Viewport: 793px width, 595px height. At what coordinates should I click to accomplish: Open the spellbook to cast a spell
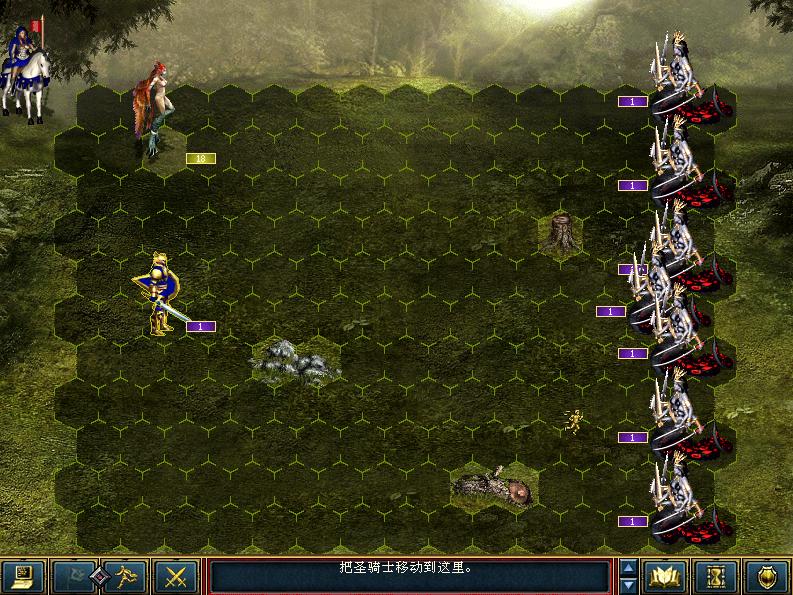[665, 576]
